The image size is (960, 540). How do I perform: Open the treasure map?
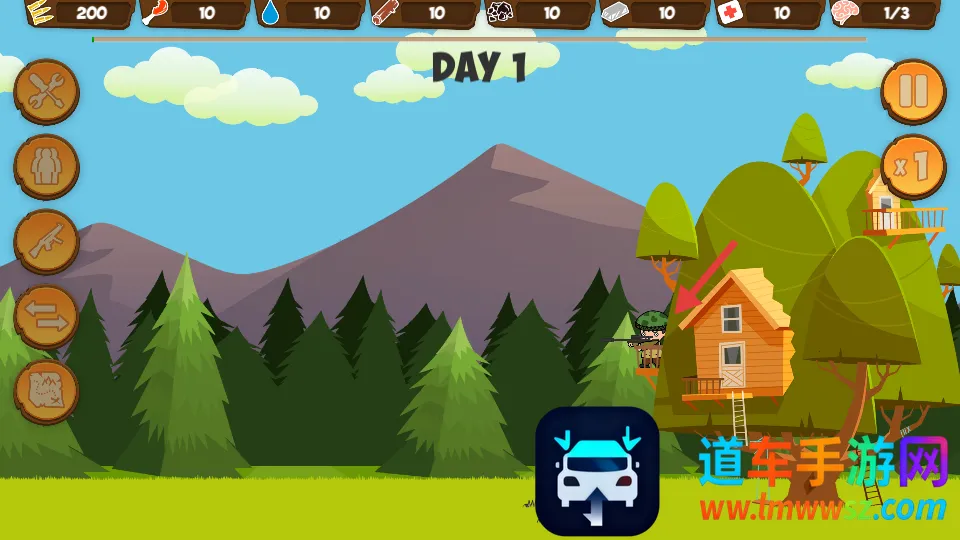[46, 390]
